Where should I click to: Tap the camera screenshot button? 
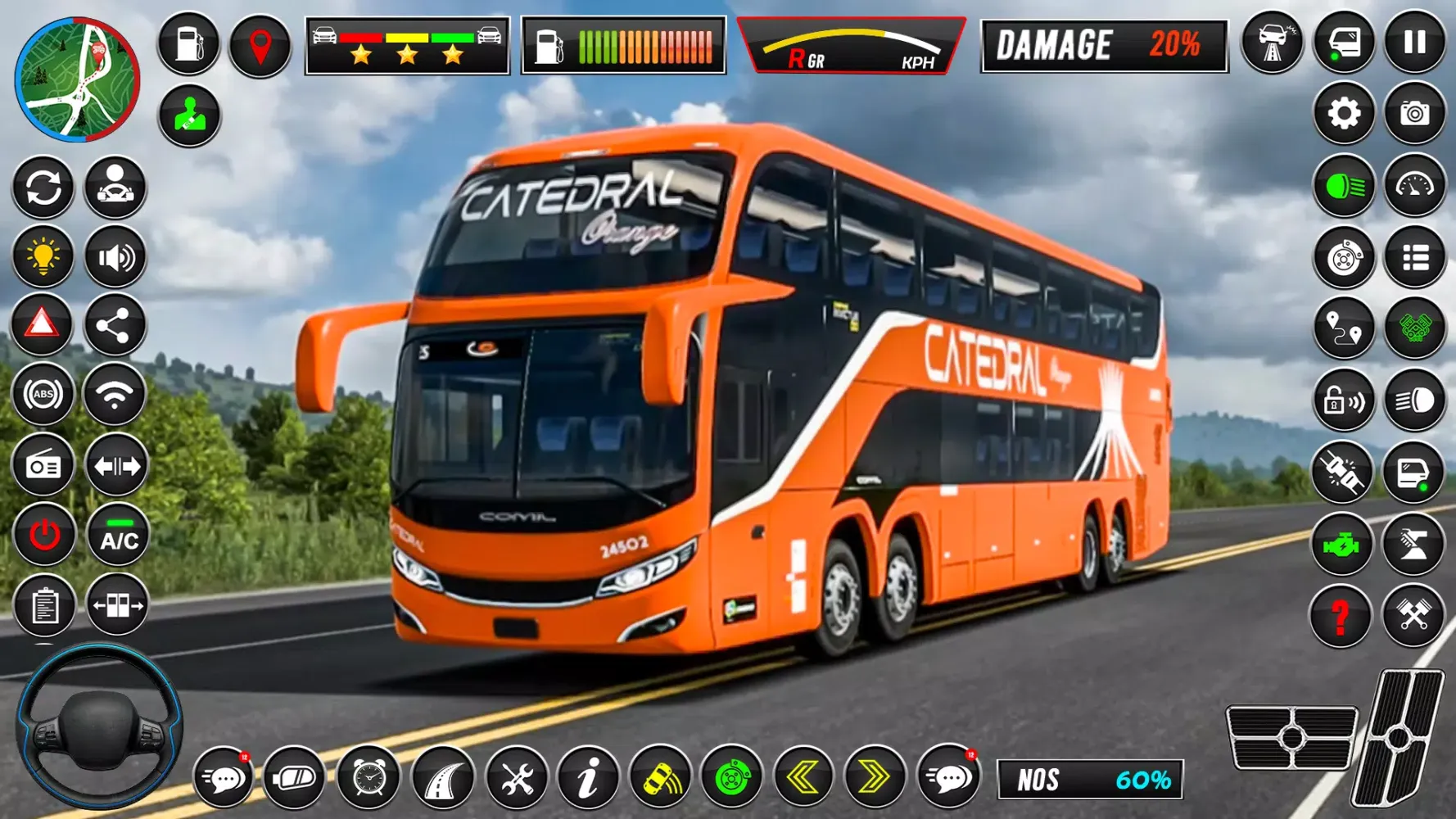[x=1415, y=114]
